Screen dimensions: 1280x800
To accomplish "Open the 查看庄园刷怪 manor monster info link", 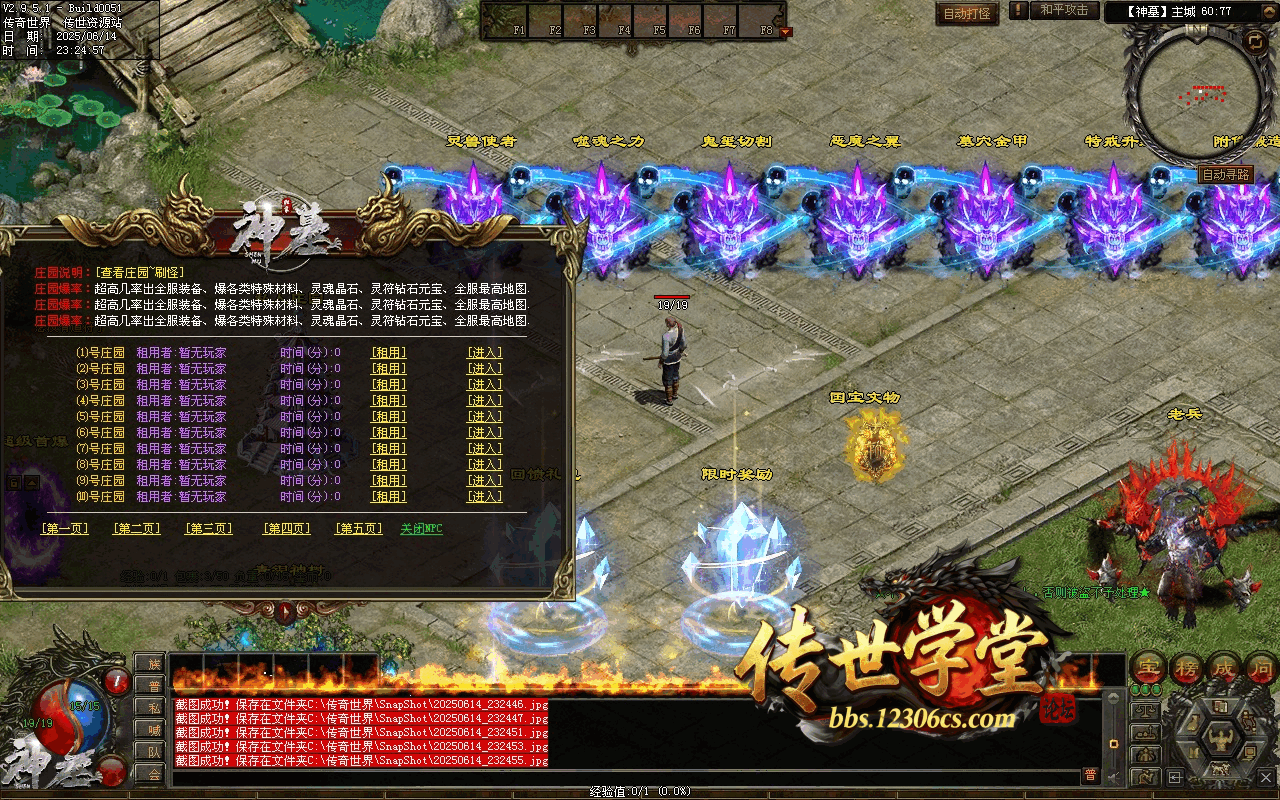I will 141,273.
